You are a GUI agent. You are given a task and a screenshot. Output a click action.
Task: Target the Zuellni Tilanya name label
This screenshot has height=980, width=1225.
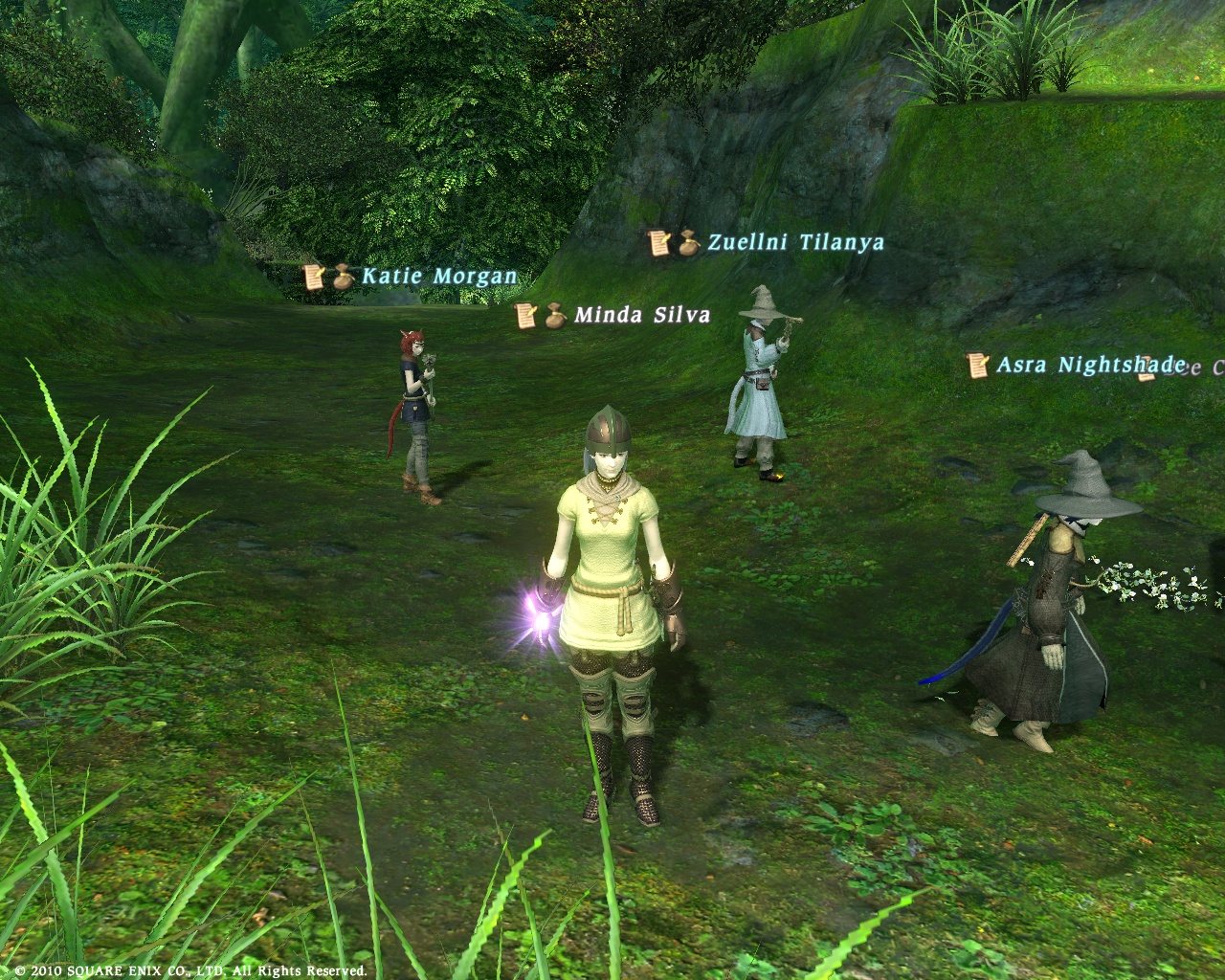point(795,243)
